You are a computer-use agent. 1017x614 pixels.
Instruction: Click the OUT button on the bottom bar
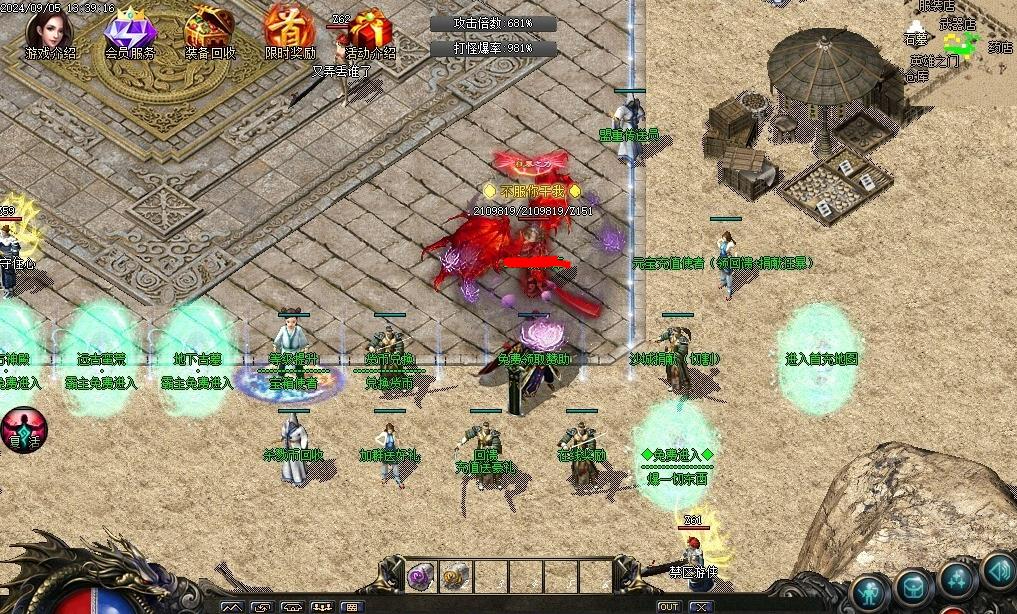point(668,607)
